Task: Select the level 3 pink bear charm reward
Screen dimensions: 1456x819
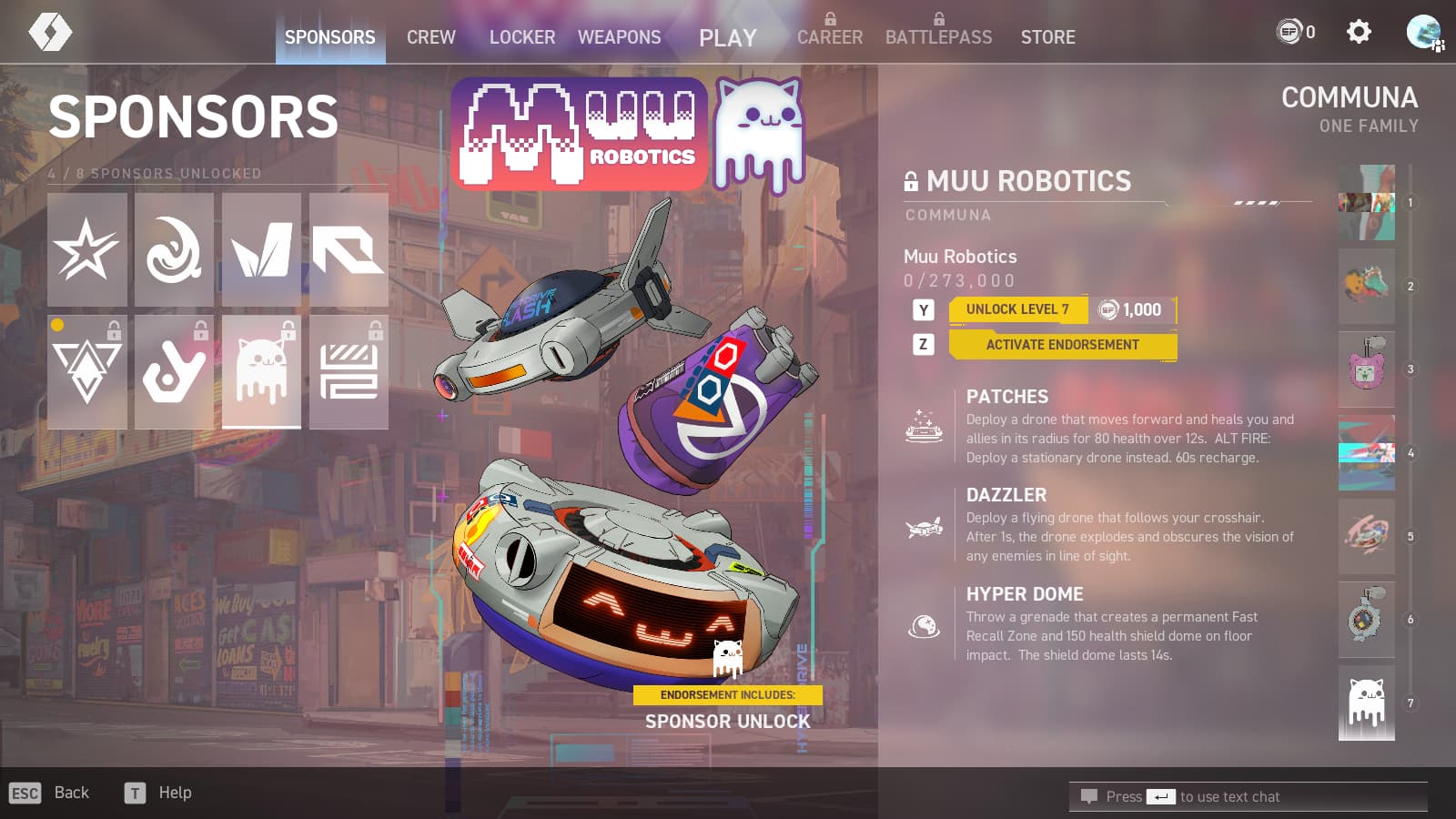Action: [1366, 369]
